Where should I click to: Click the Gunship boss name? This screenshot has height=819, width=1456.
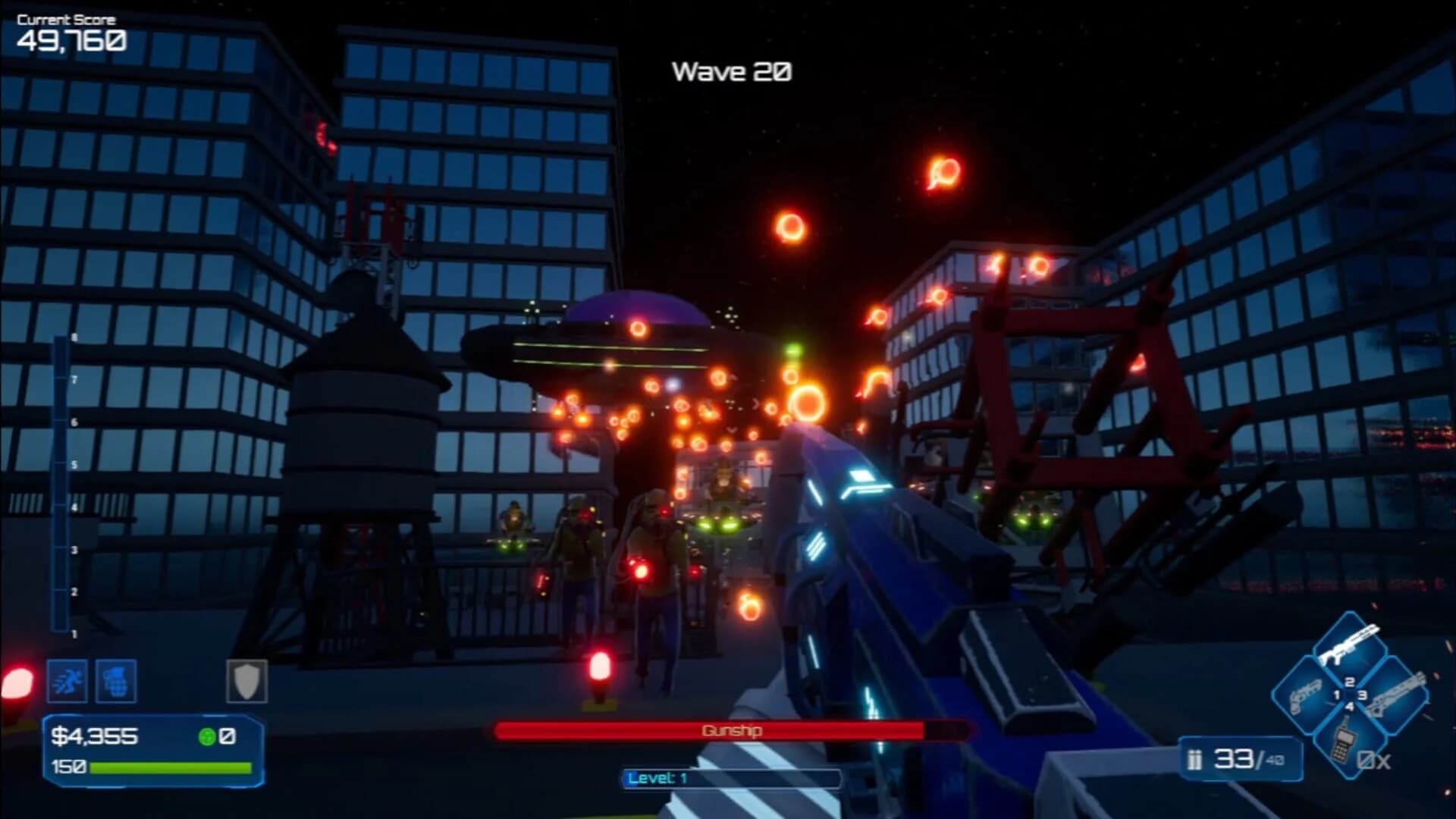[x=730, y=731]
